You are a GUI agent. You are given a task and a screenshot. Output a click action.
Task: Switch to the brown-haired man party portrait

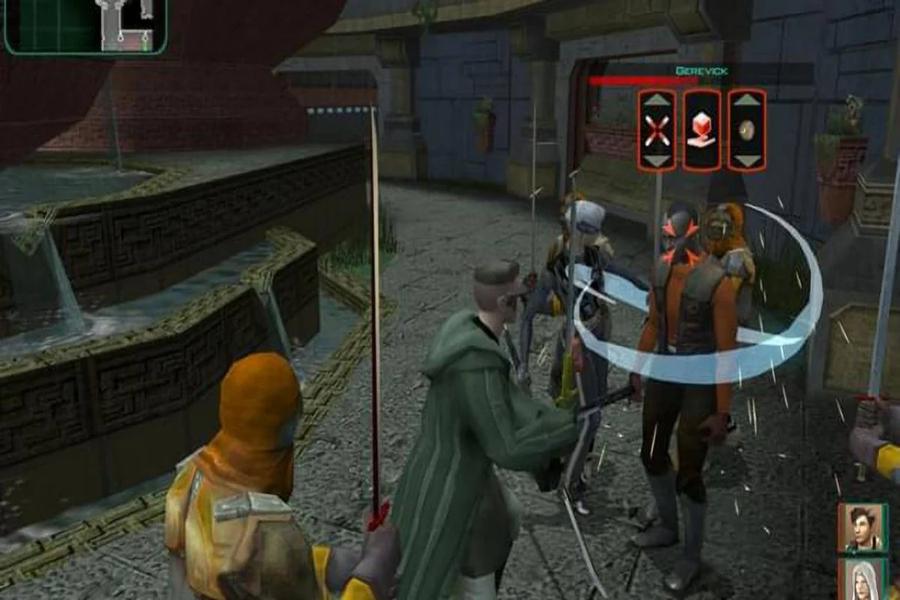(860, 527)
